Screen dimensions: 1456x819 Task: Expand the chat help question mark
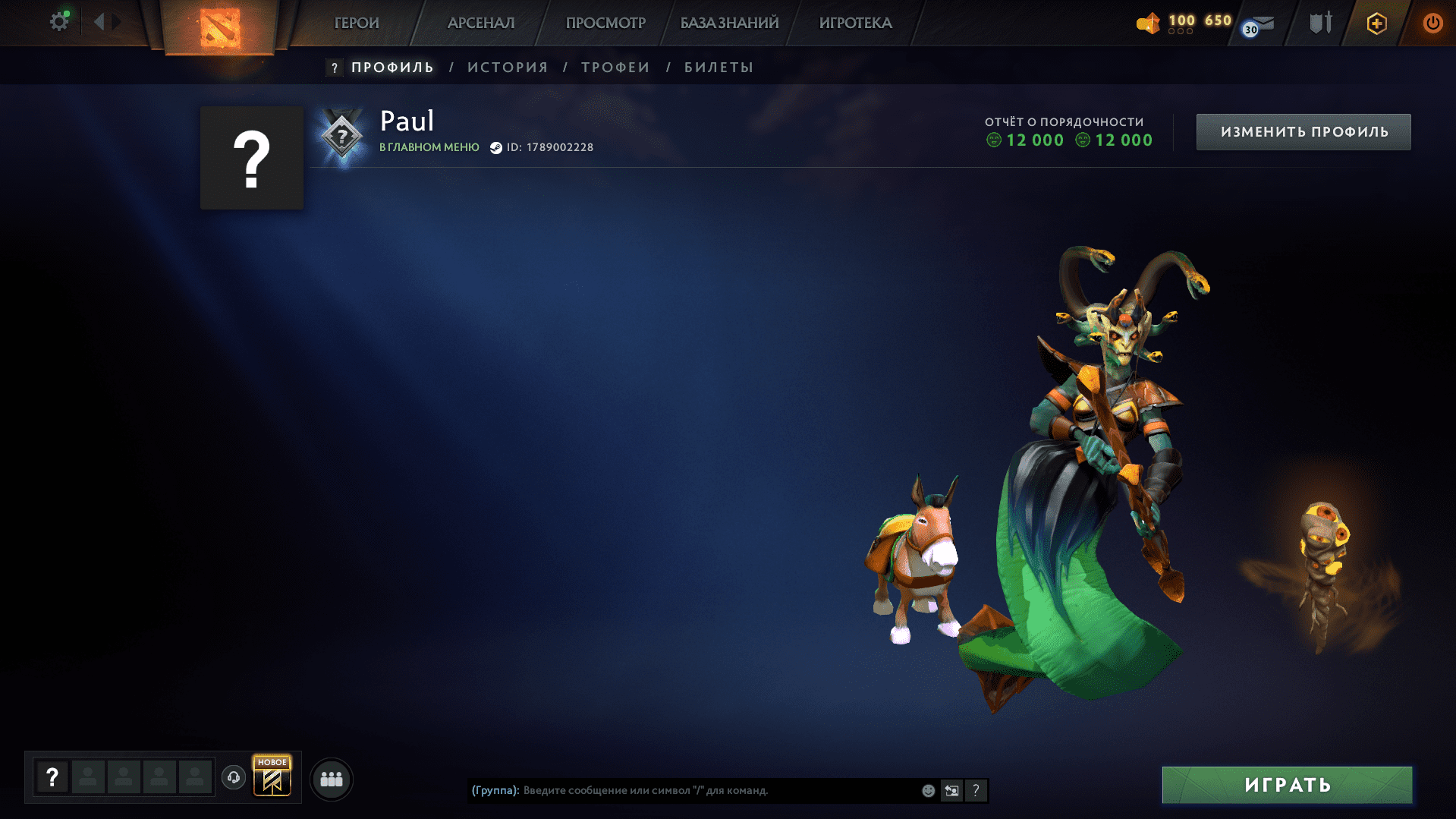(x=977, y=790)
